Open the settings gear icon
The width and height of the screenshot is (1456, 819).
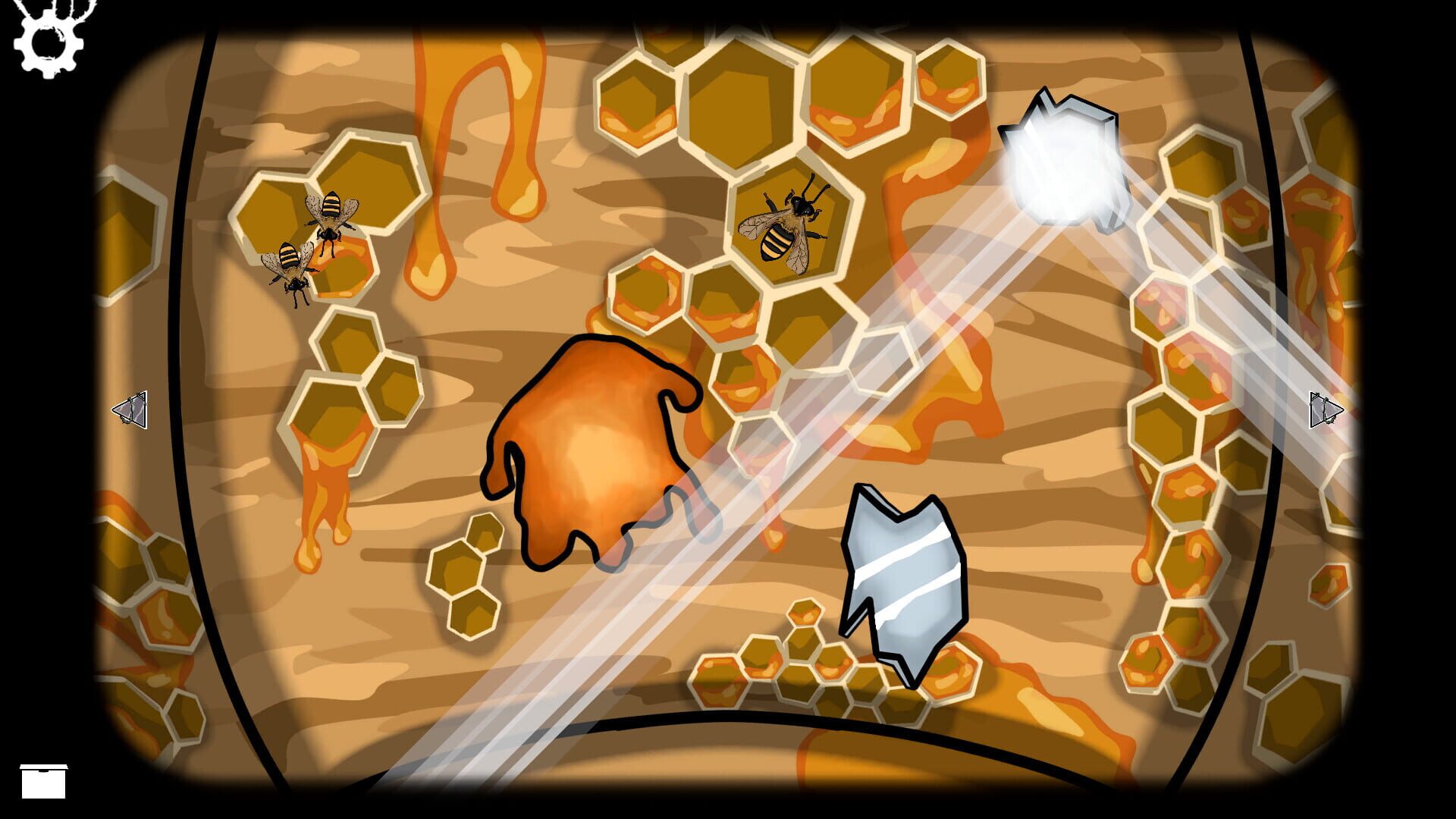click(x=47, y=42)
